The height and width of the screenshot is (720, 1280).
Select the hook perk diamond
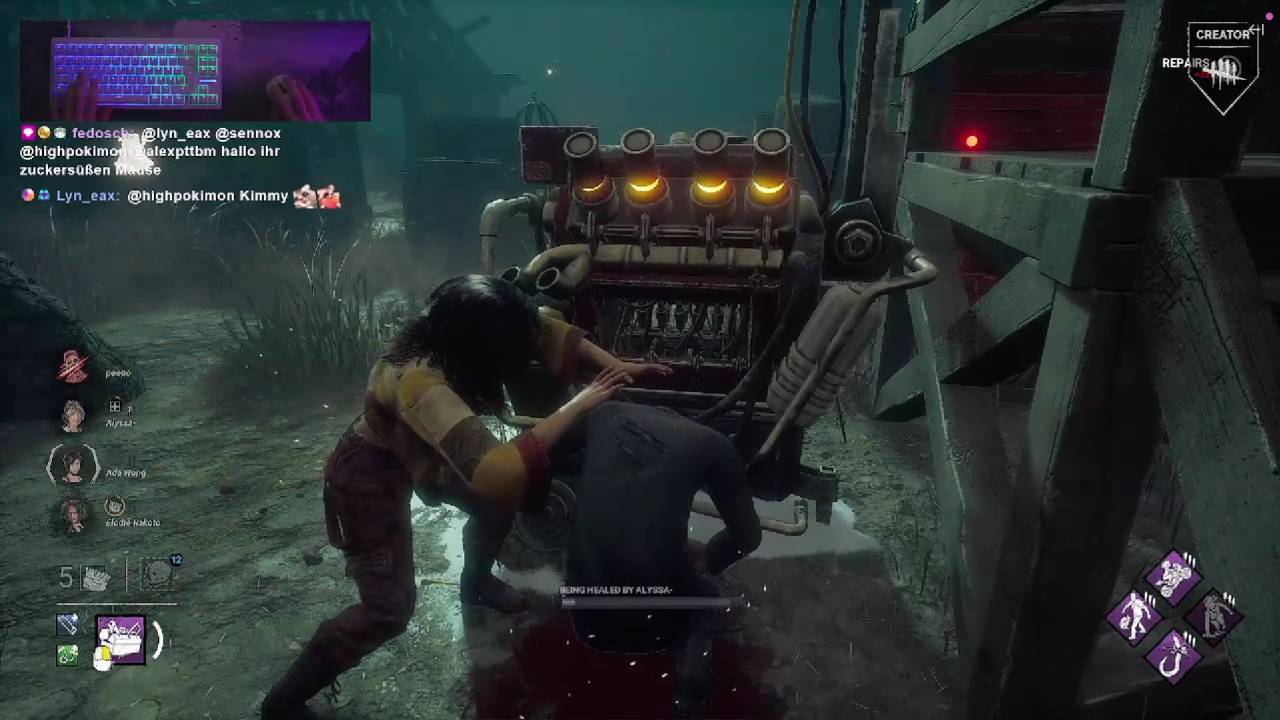click(1172, 655)
